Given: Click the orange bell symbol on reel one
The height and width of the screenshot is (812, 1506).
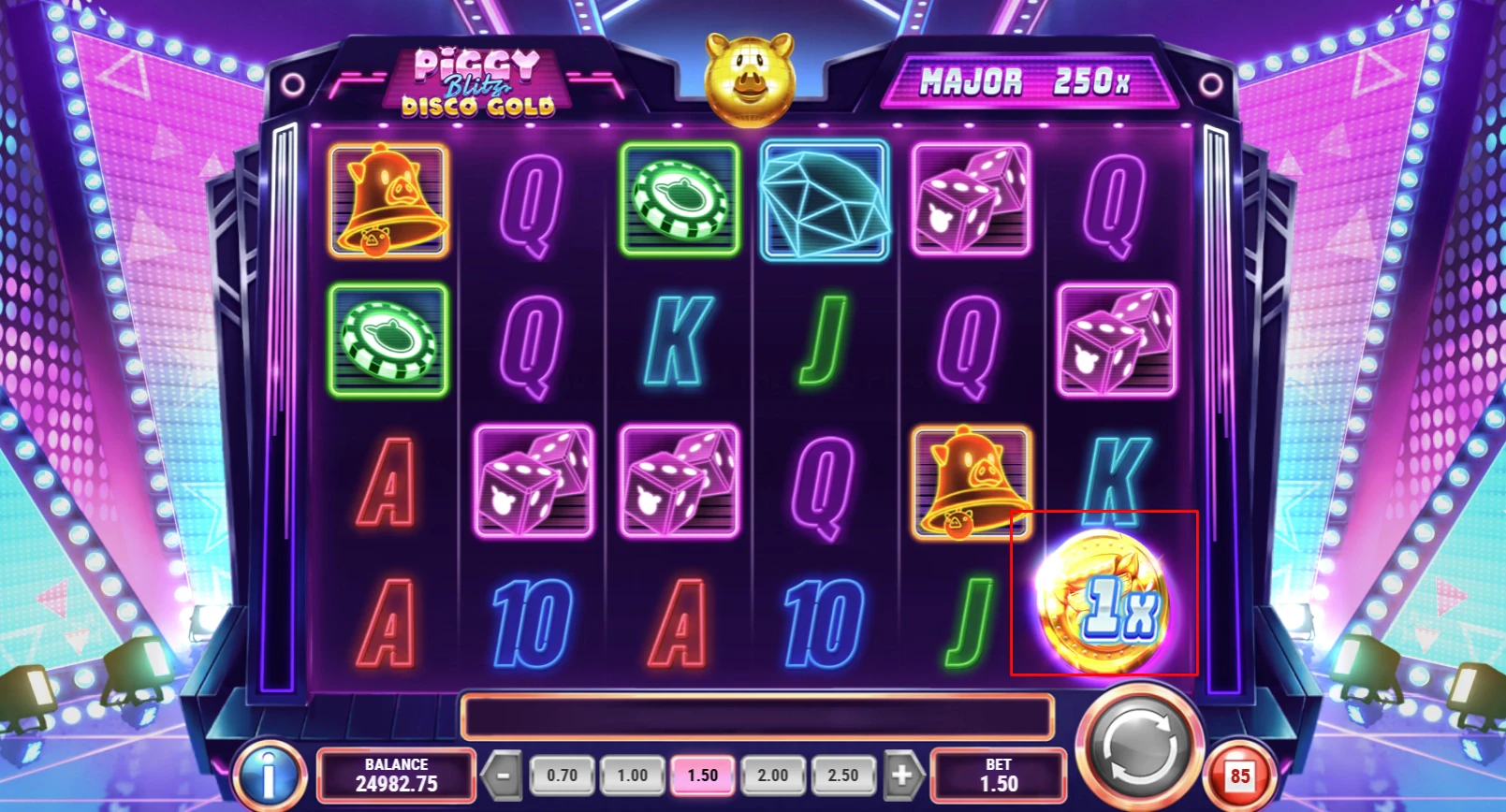Looking at the screenshot, I should click(x=388, y=201).
